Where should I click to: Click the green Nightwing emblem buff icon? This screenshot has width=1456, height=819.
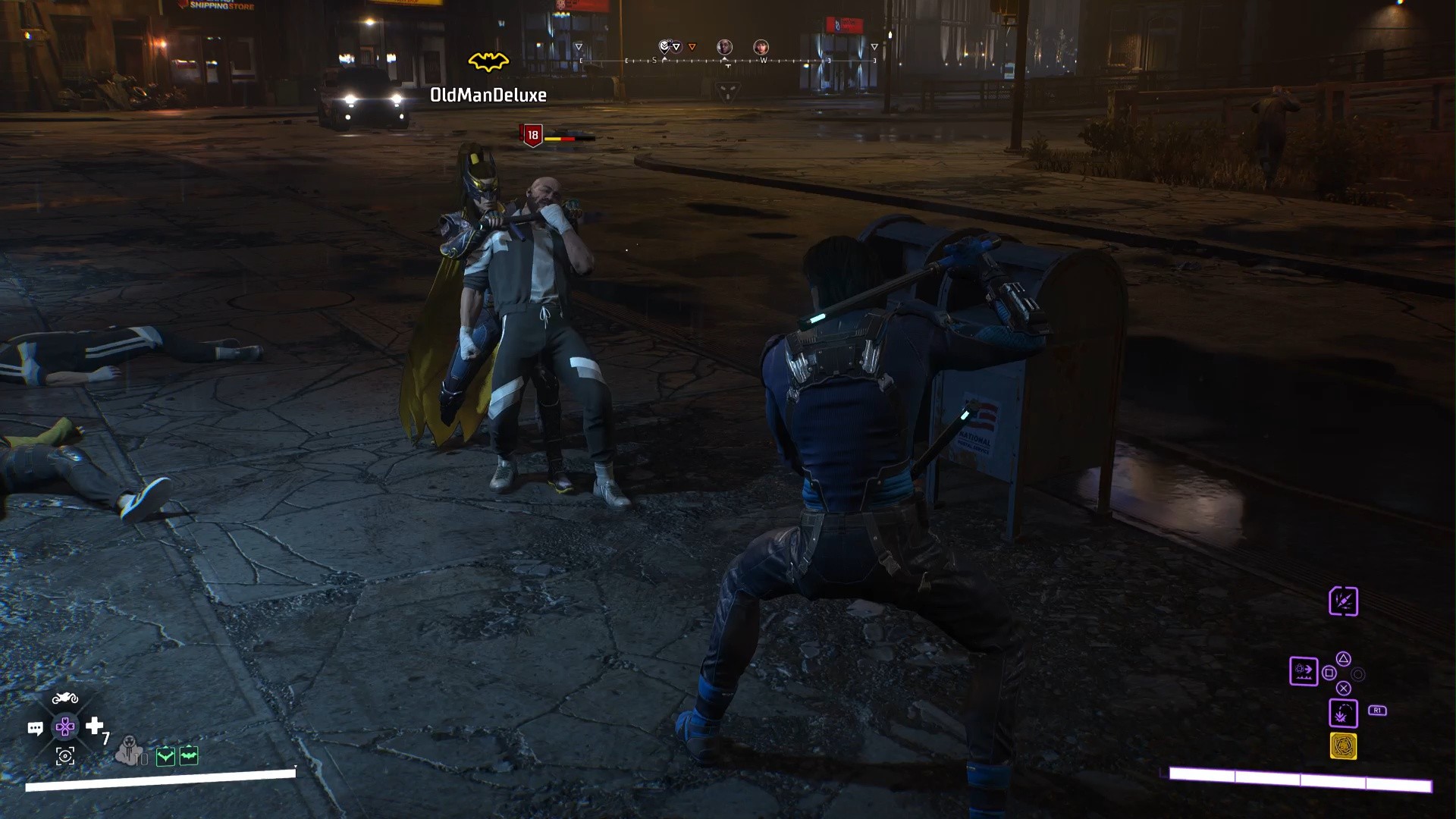click(165, 755)
